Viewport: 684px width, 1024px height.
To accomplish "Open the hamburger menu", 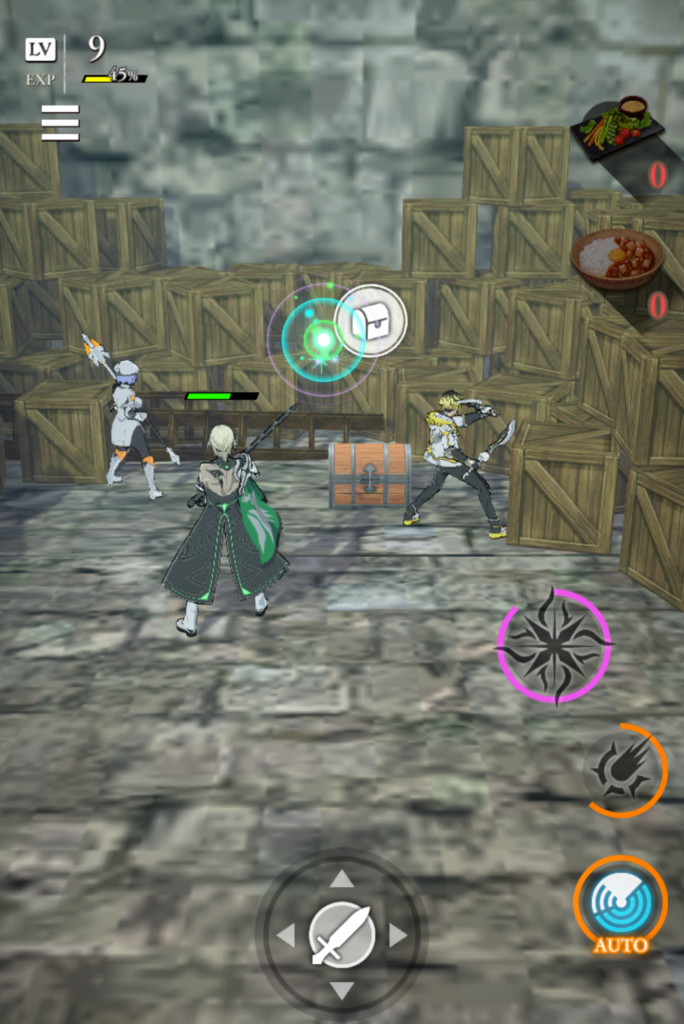I will (x=60, y=122).
